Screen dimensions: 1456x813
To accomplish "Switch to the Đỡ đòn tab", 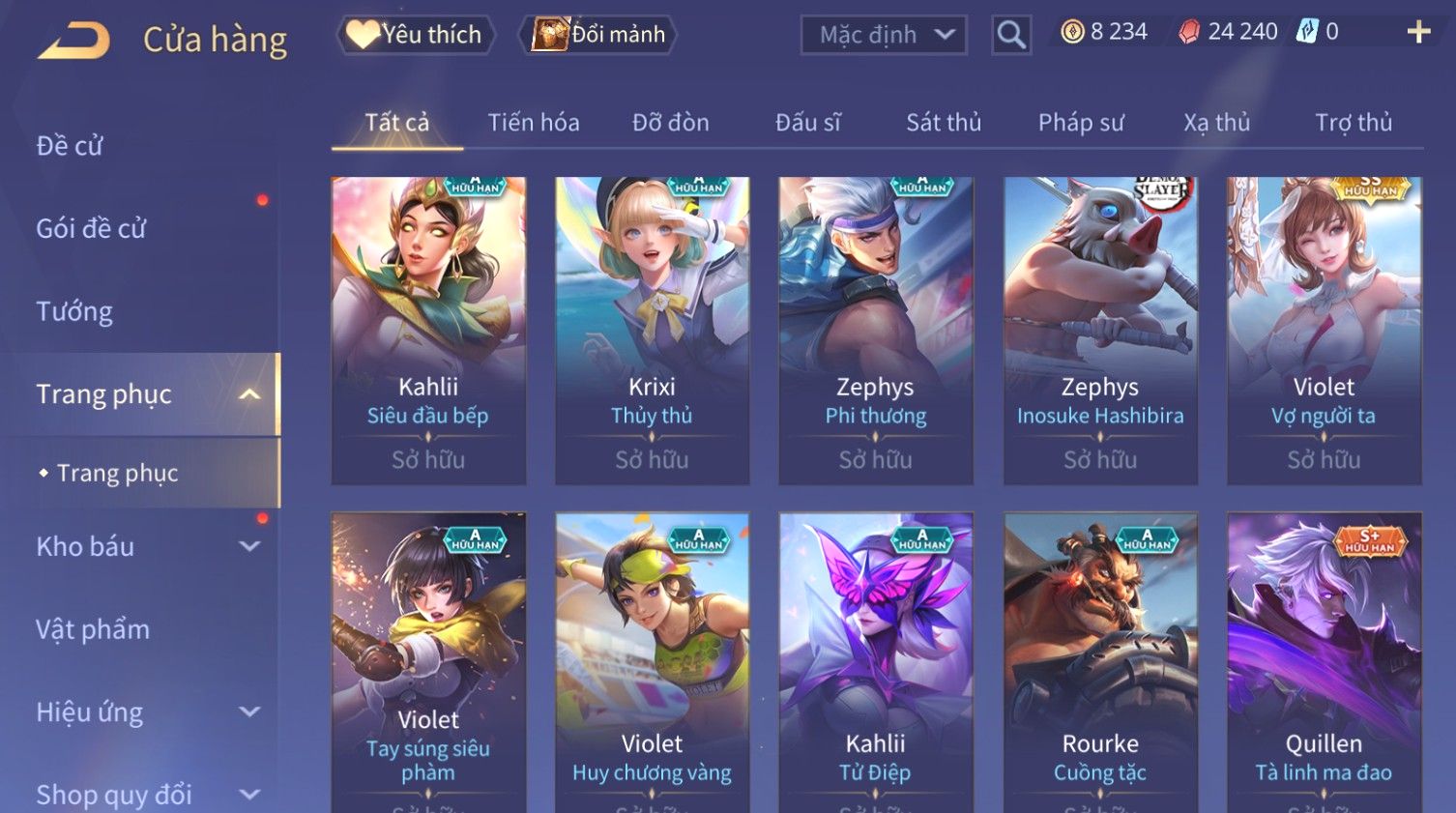I will 671,123.
